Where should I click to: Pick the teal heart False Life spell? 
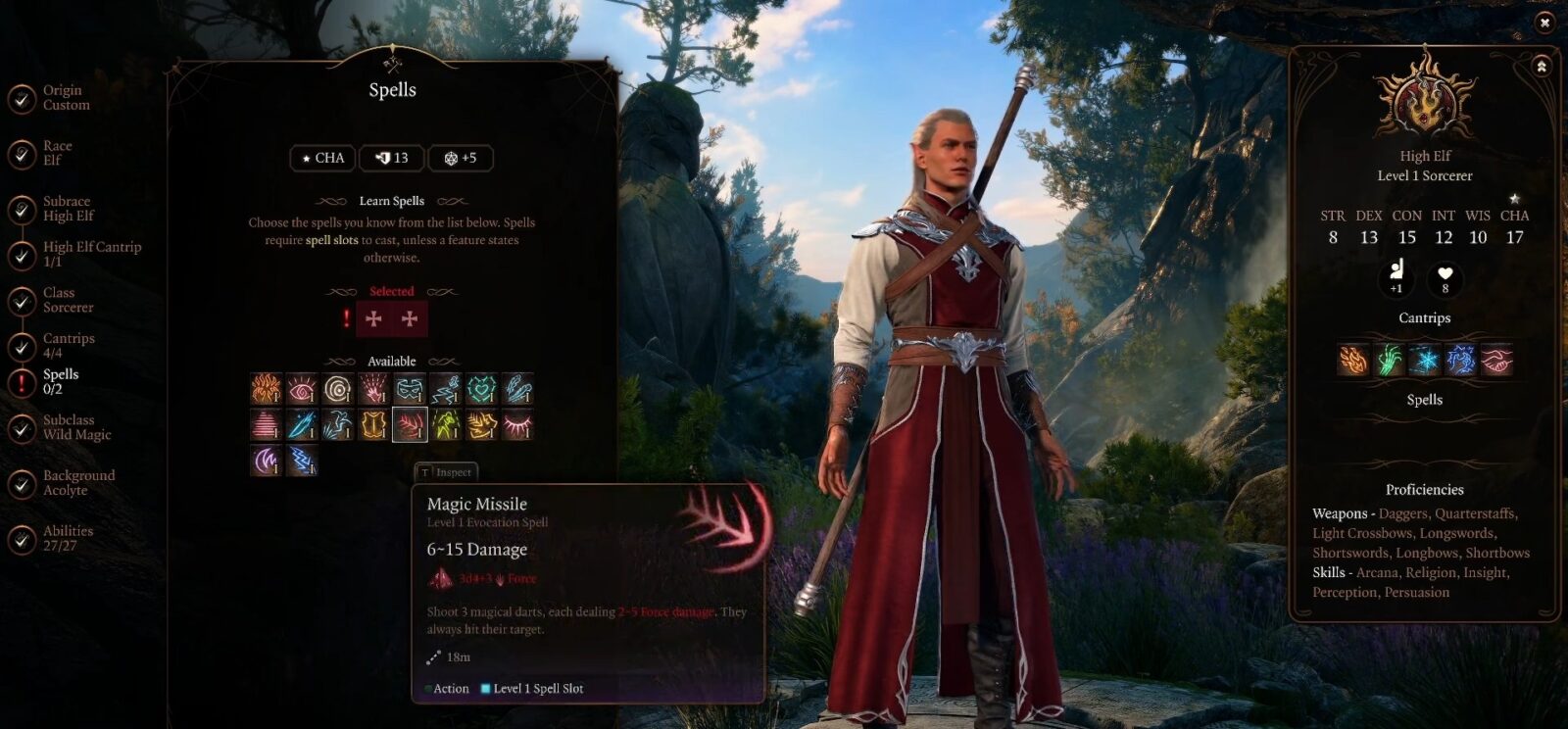(481, 389)
